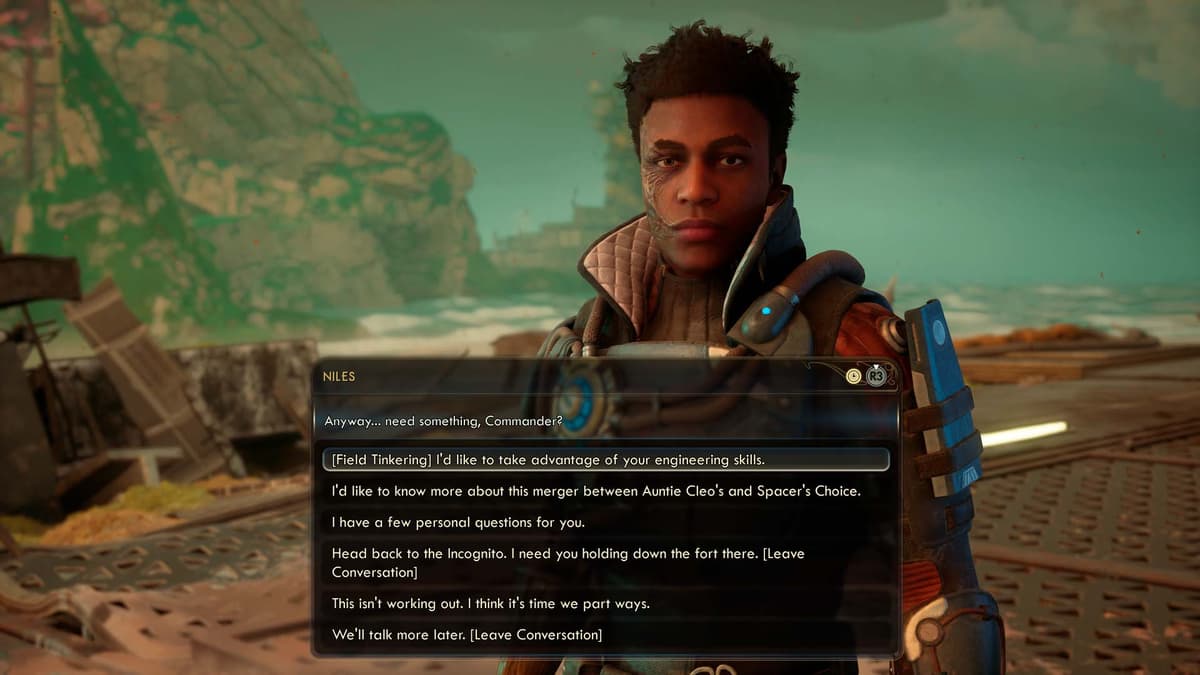This screenshot has height=675, width=1200.
Task: Choose "I think it's time we part ways"
Action: (x=490, y=604)
